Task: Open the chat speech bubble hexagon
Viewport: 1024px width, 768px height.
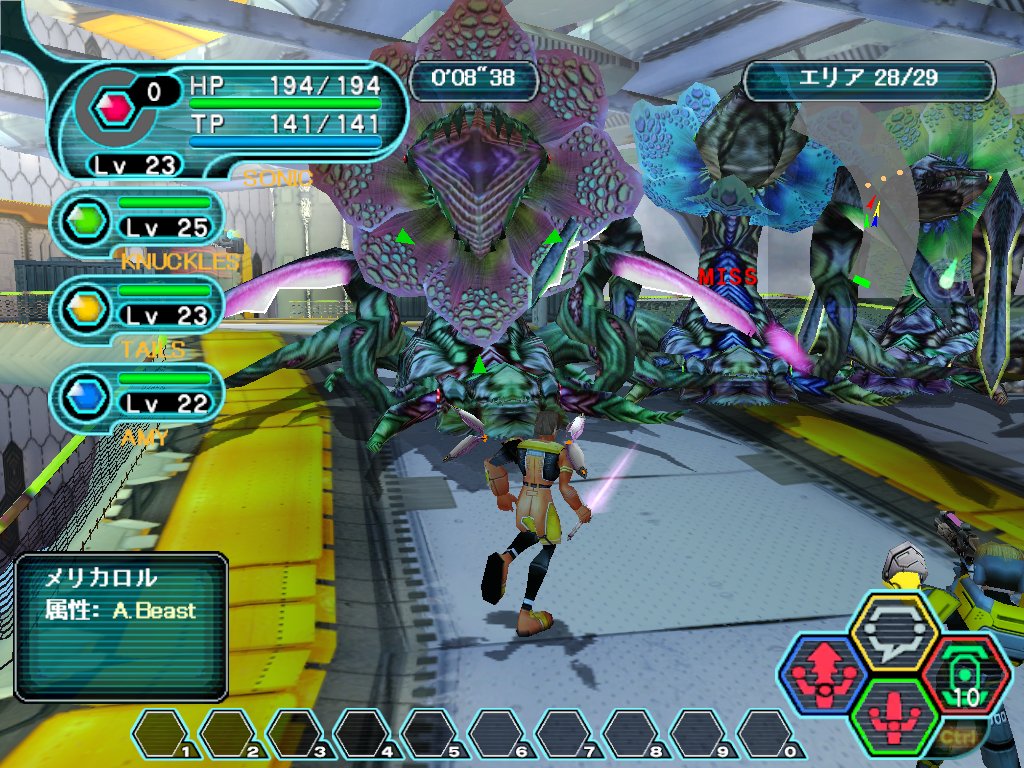Action: (893, 630)
